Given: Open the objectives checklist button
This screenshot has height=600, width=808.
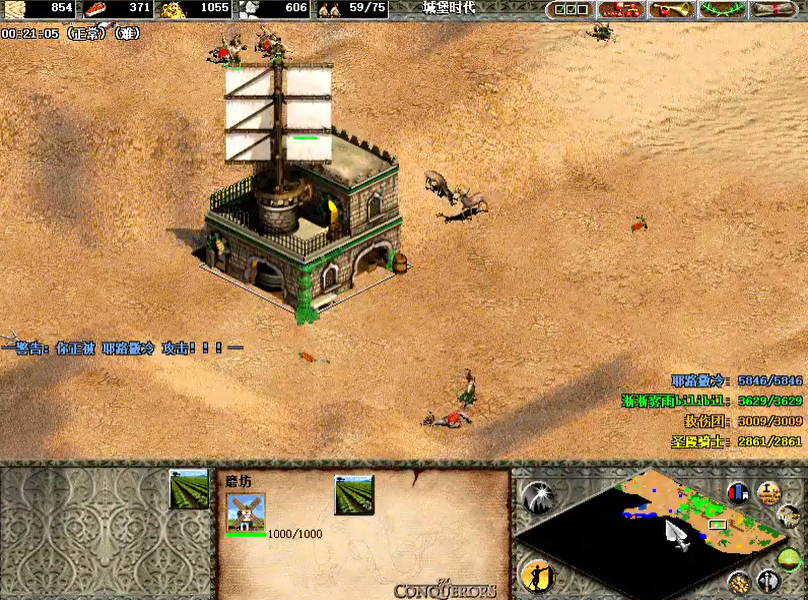Looking at the screenshot, I should point(570,10).
